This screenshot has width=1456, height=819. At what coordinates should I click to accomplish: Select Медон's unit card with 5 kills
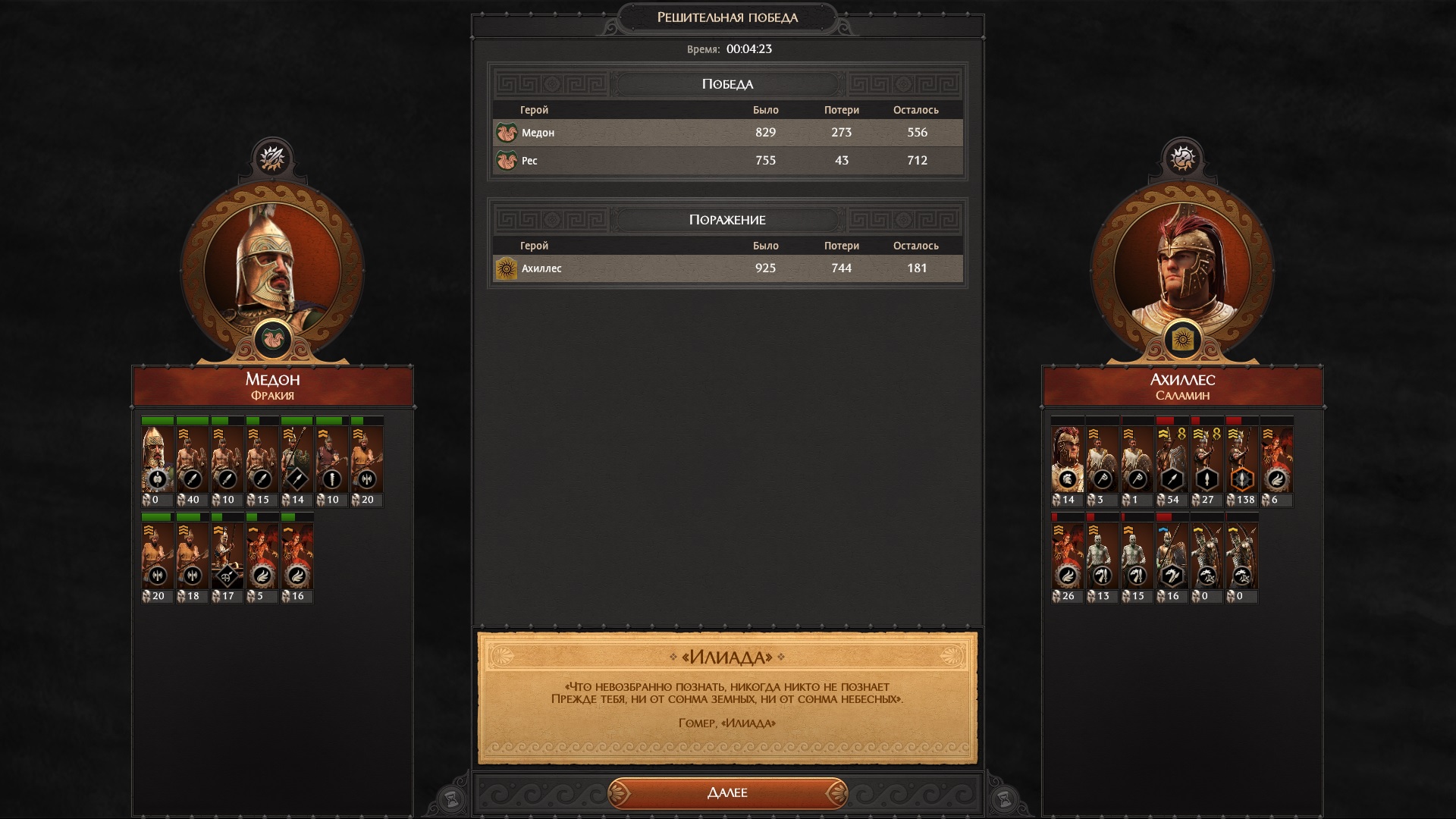262,556
